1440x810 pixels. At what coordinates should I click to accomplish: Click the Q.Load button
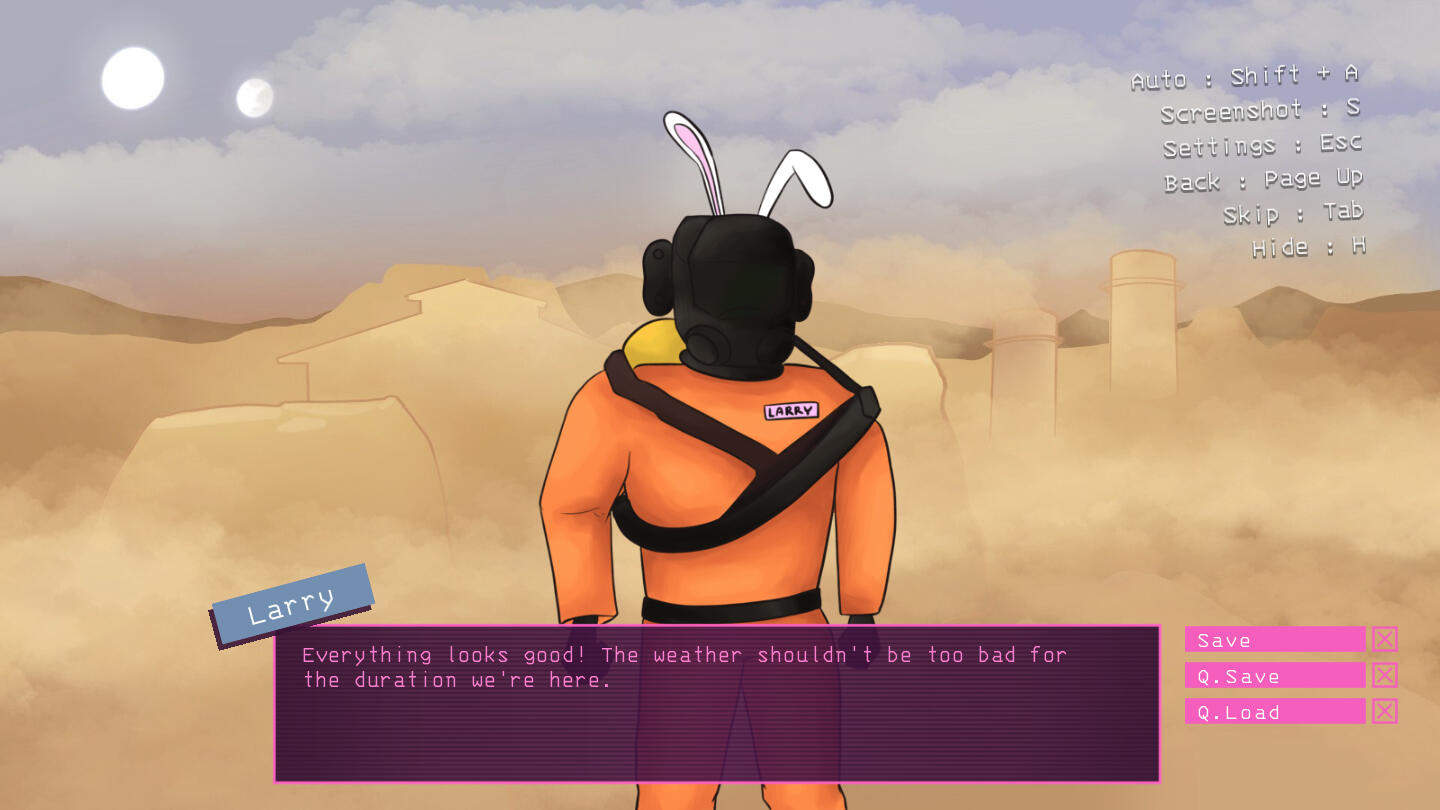(x=1274, y=711)
